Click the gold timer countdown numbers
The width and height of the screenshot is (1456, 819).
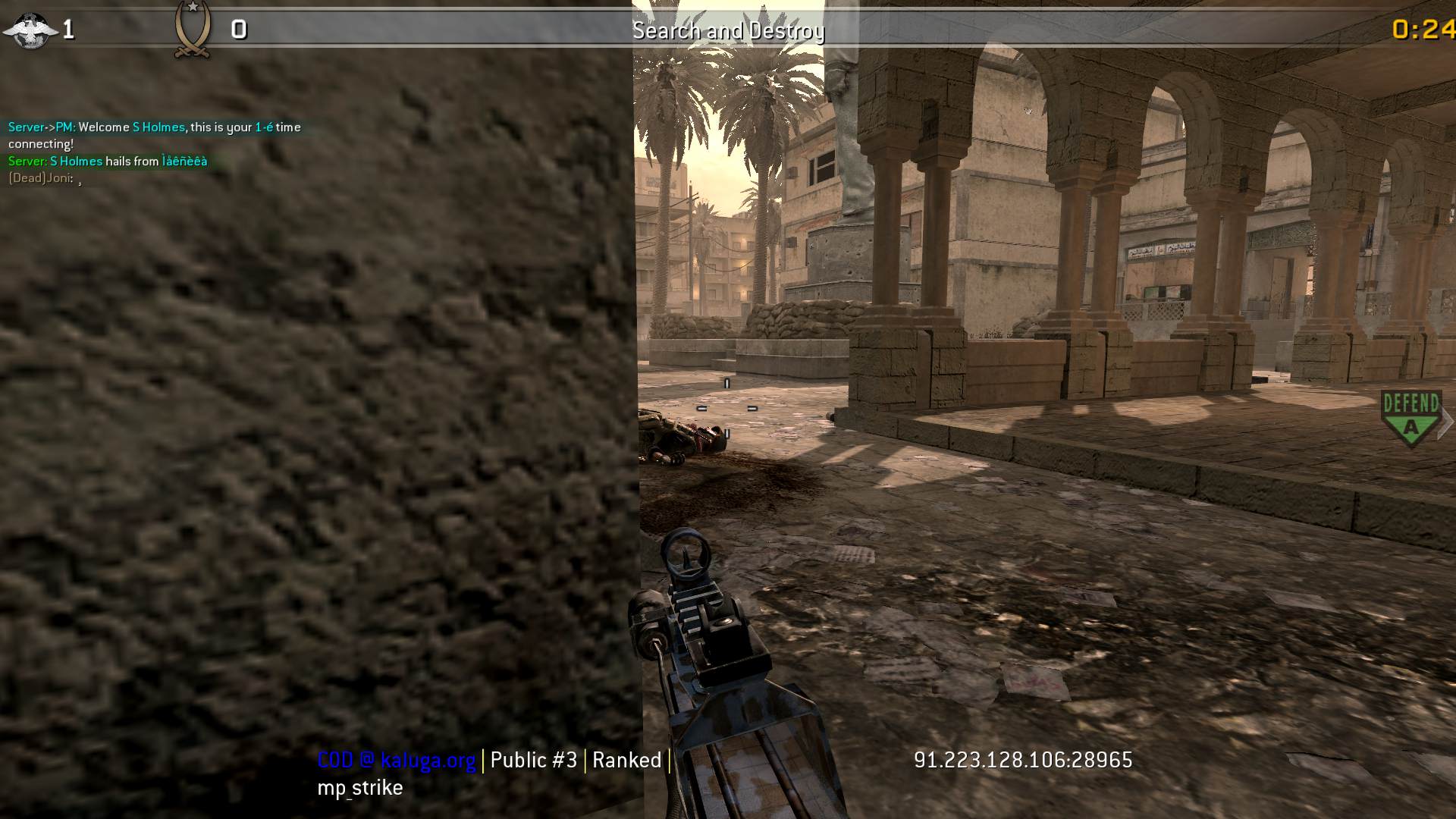tap(1427, 30)
